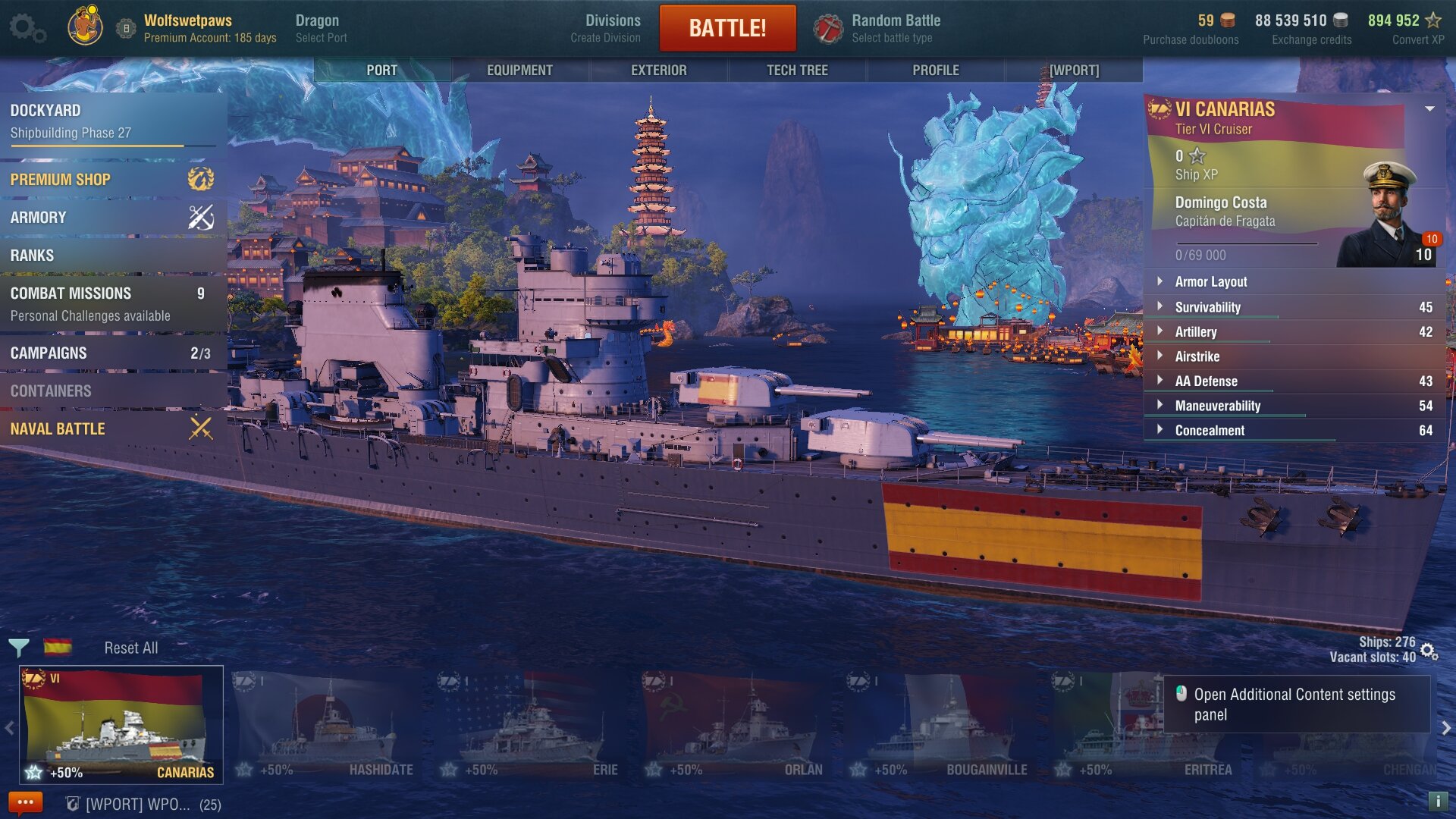1456x819 pixels.
Task: Reset All carousel filters
Action: point(130,648)
